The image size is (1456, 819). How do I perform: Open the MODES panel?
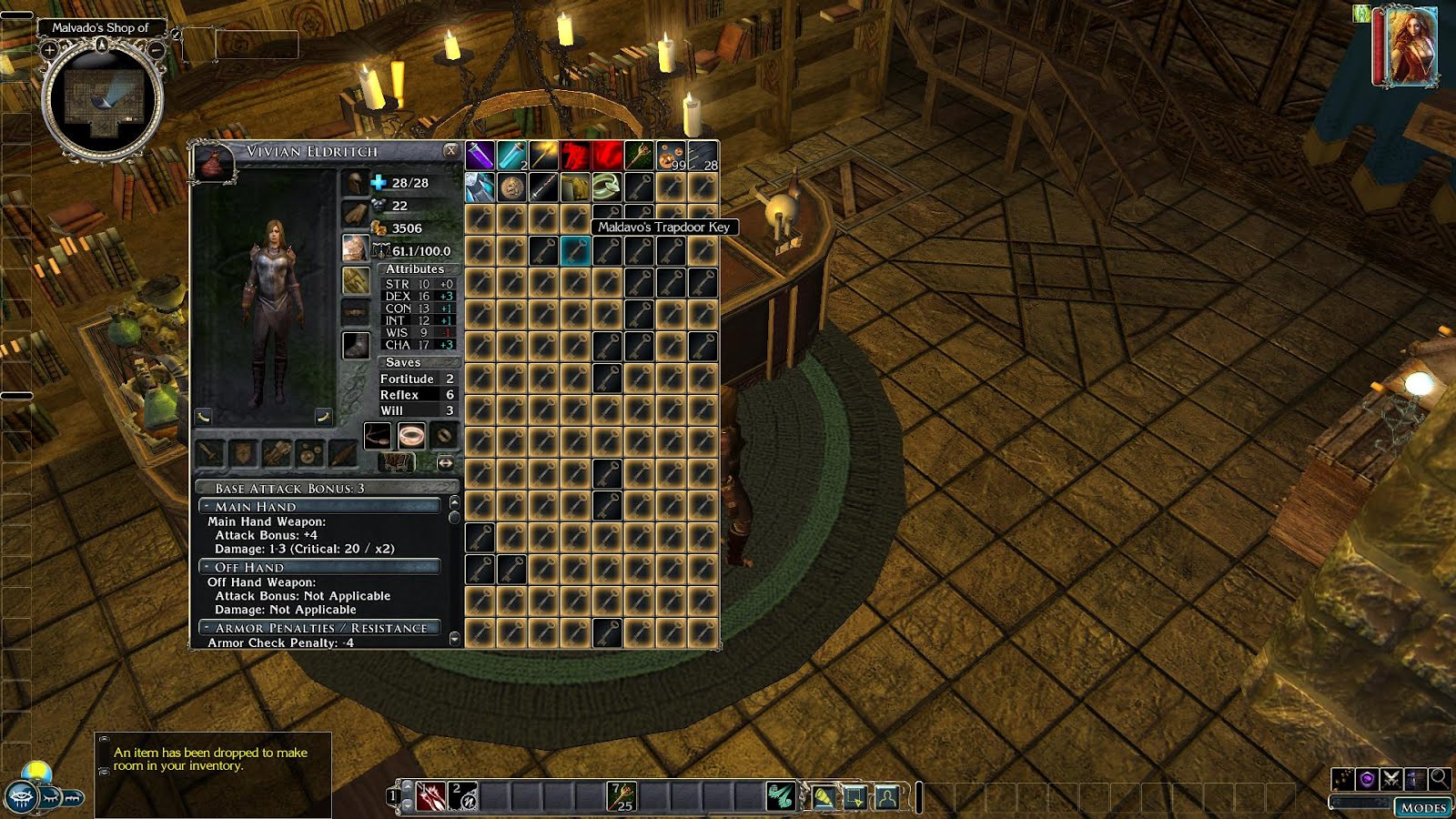1423,807
